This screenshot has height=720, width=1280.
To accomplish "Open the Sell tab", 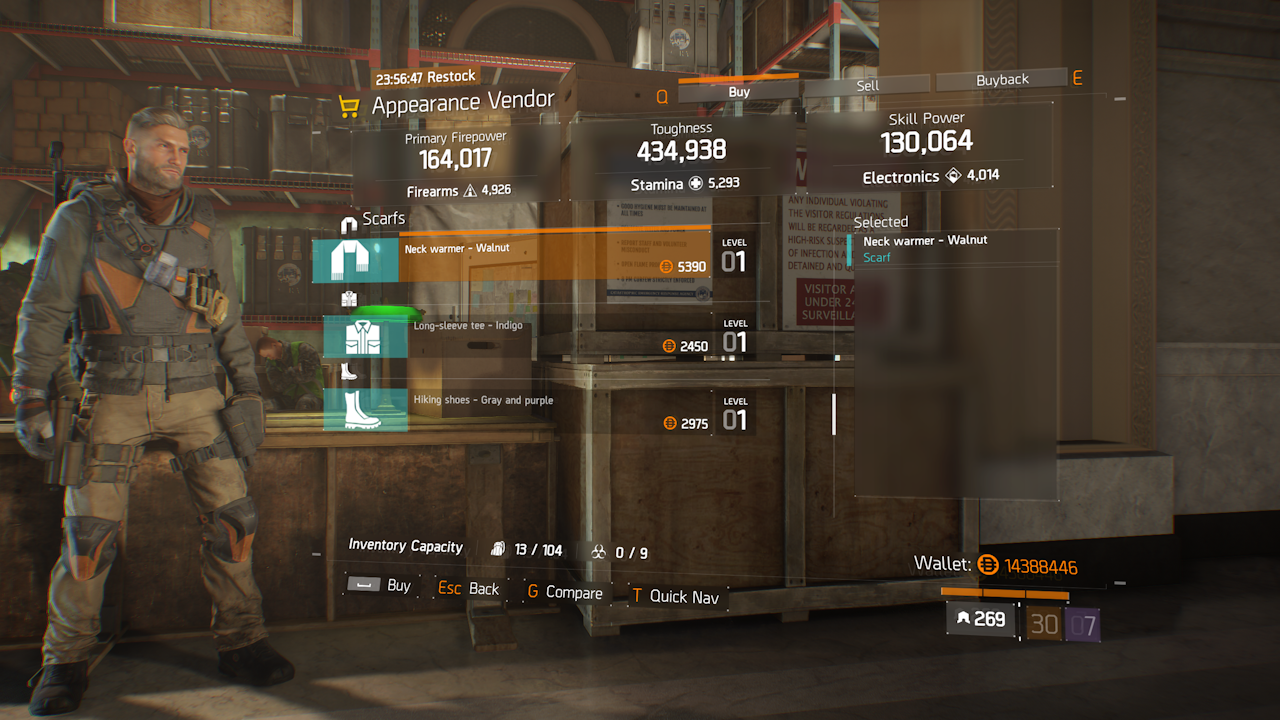I will click(x=867, y=85).
